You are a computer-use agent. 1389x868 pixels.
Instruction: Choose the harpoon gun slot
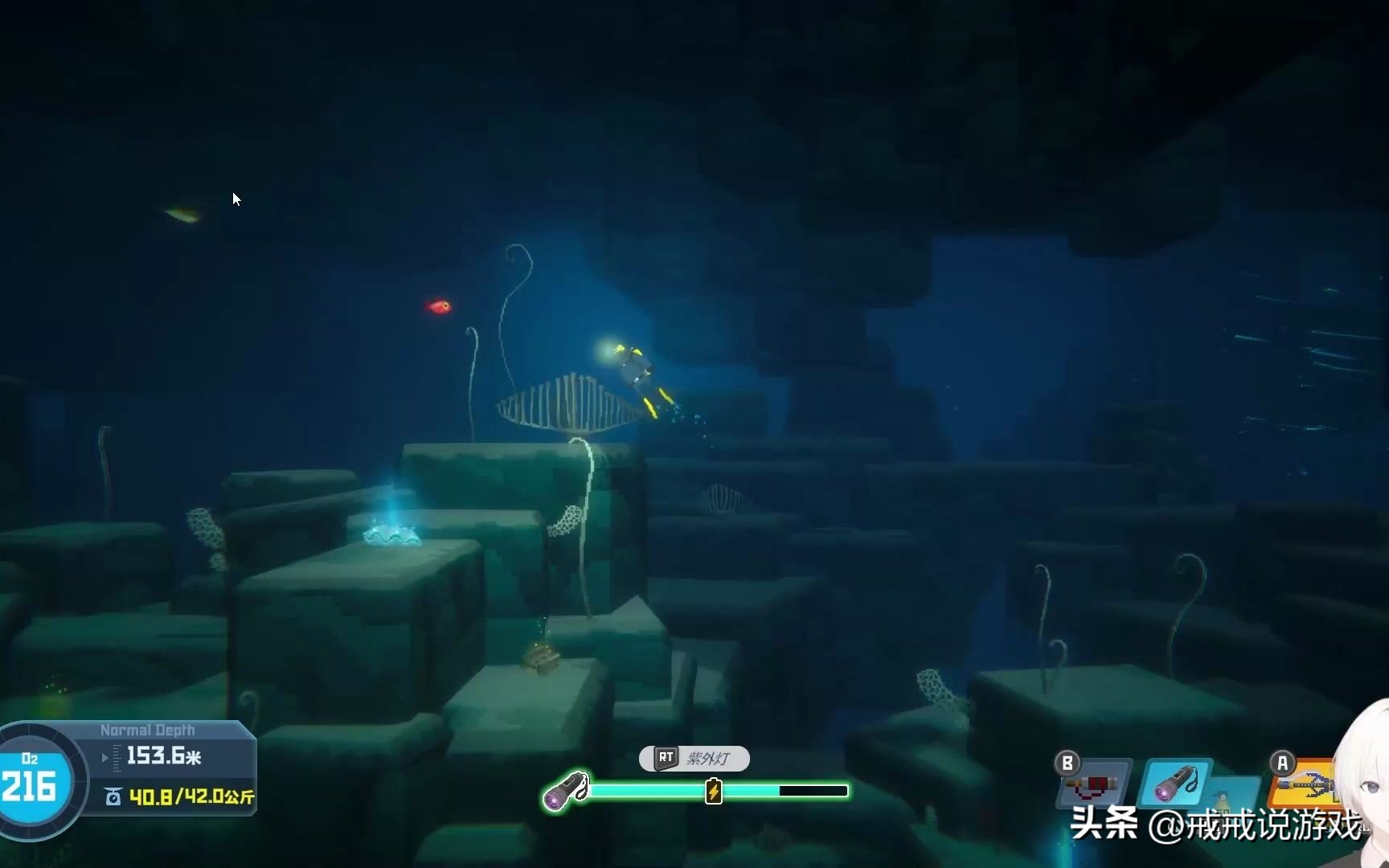1304,784
